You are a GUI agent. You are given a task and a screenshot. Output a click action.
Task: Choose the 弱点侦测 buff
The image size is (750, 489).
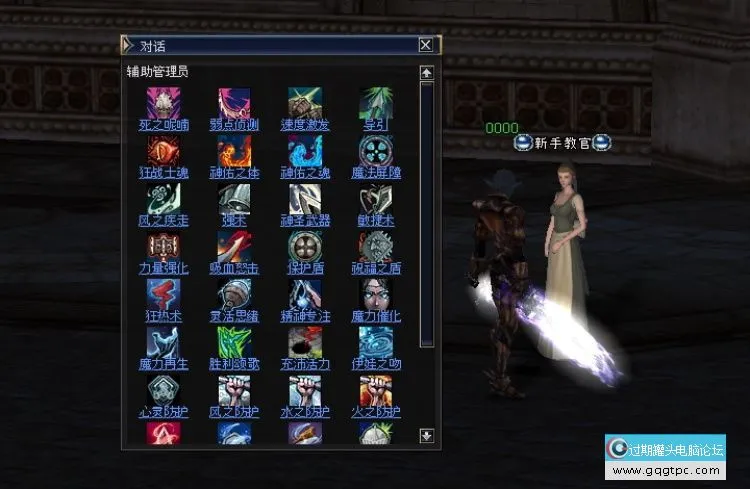[235, 125]
